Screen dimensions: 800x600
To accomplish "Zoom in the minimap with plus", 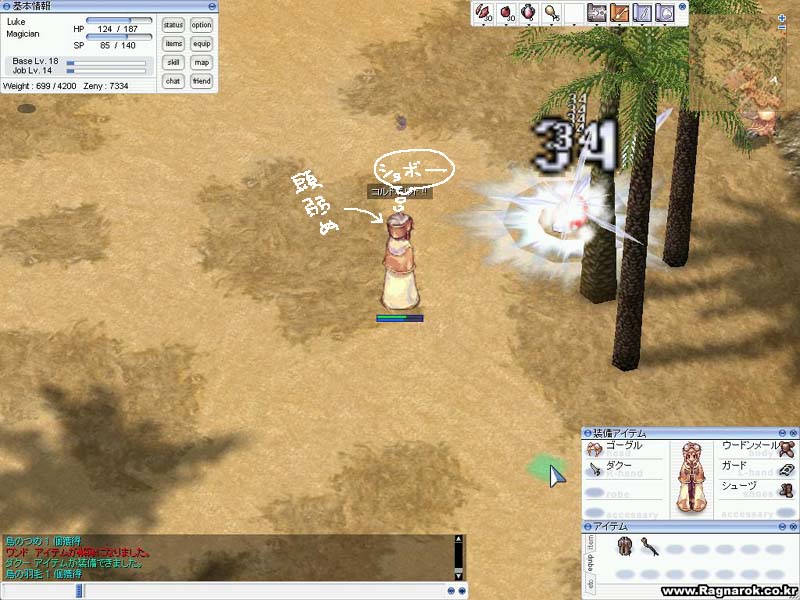I will click(782, 18).
